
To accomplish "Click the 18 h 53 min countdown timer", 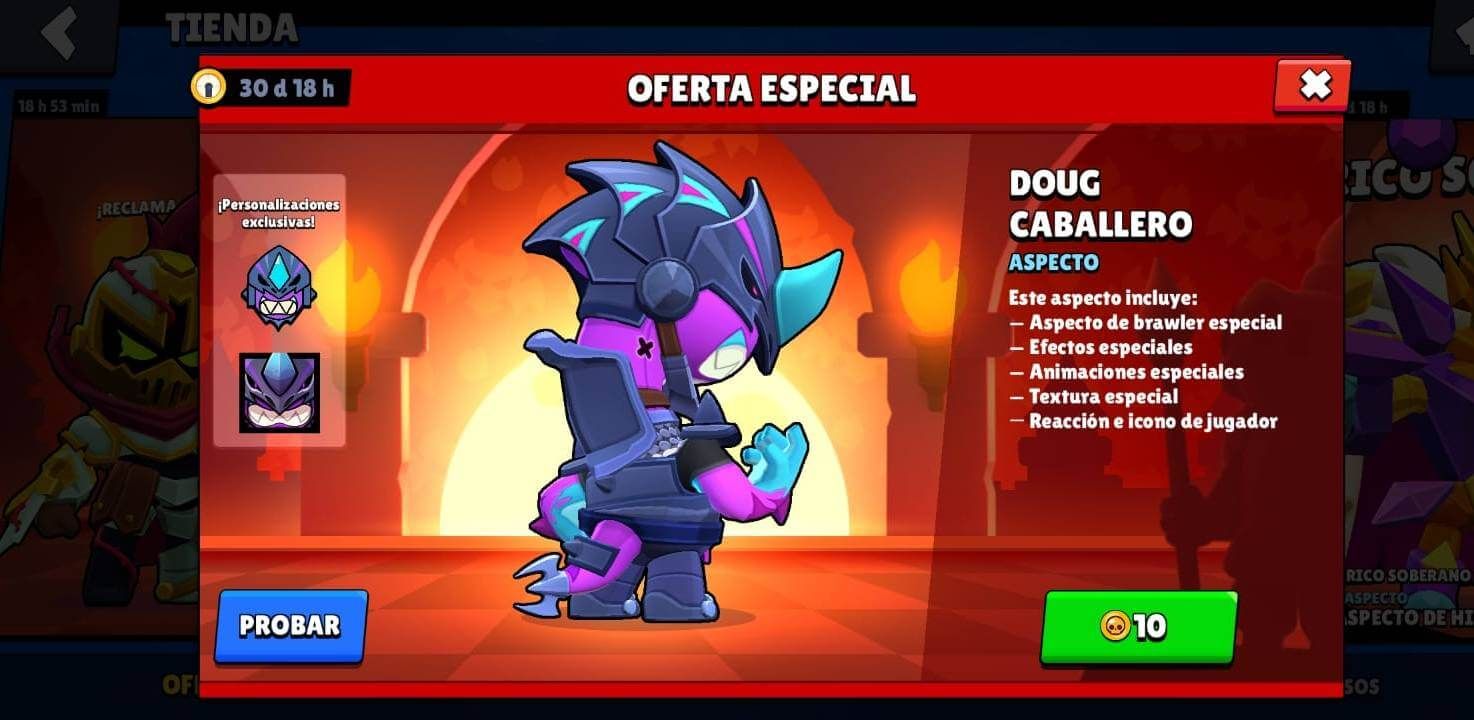I will [60, 104].
